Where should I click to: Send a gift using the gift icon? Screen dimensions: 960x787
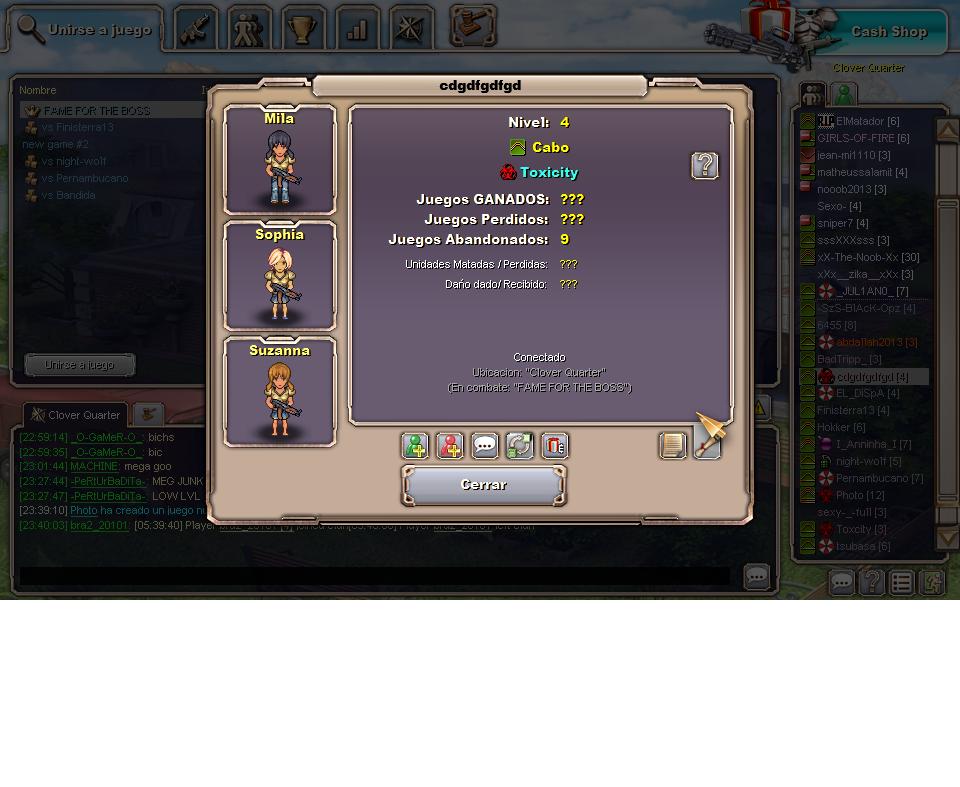[554, 446]
